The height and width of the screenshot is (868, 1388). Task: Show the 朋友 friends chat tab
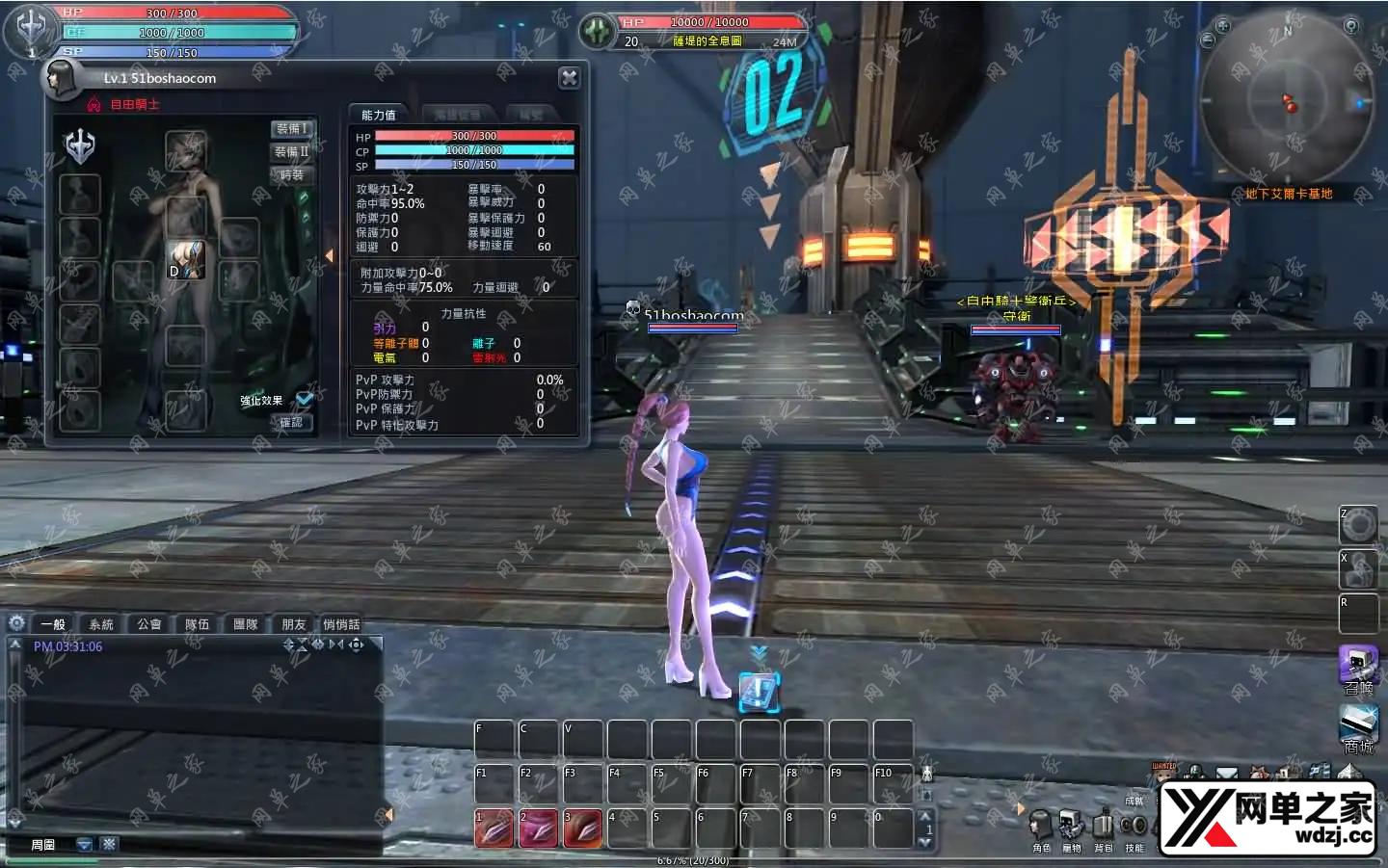tap(294, 624)
